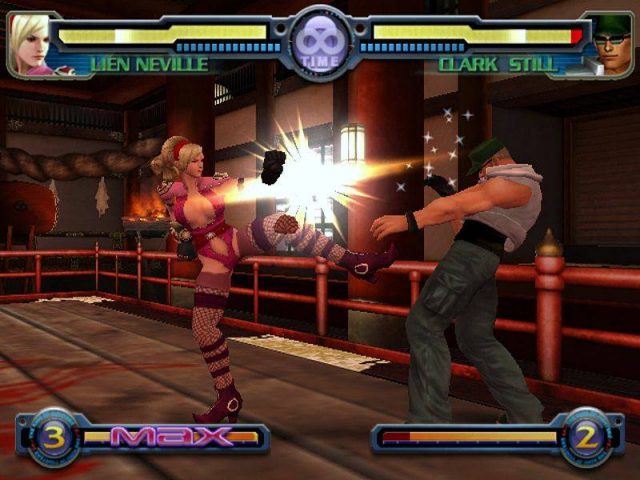The height and width of the screenshot is (480, 640).
Task: Select Clark Still's character portrait
Action: (x=608, y=44)
